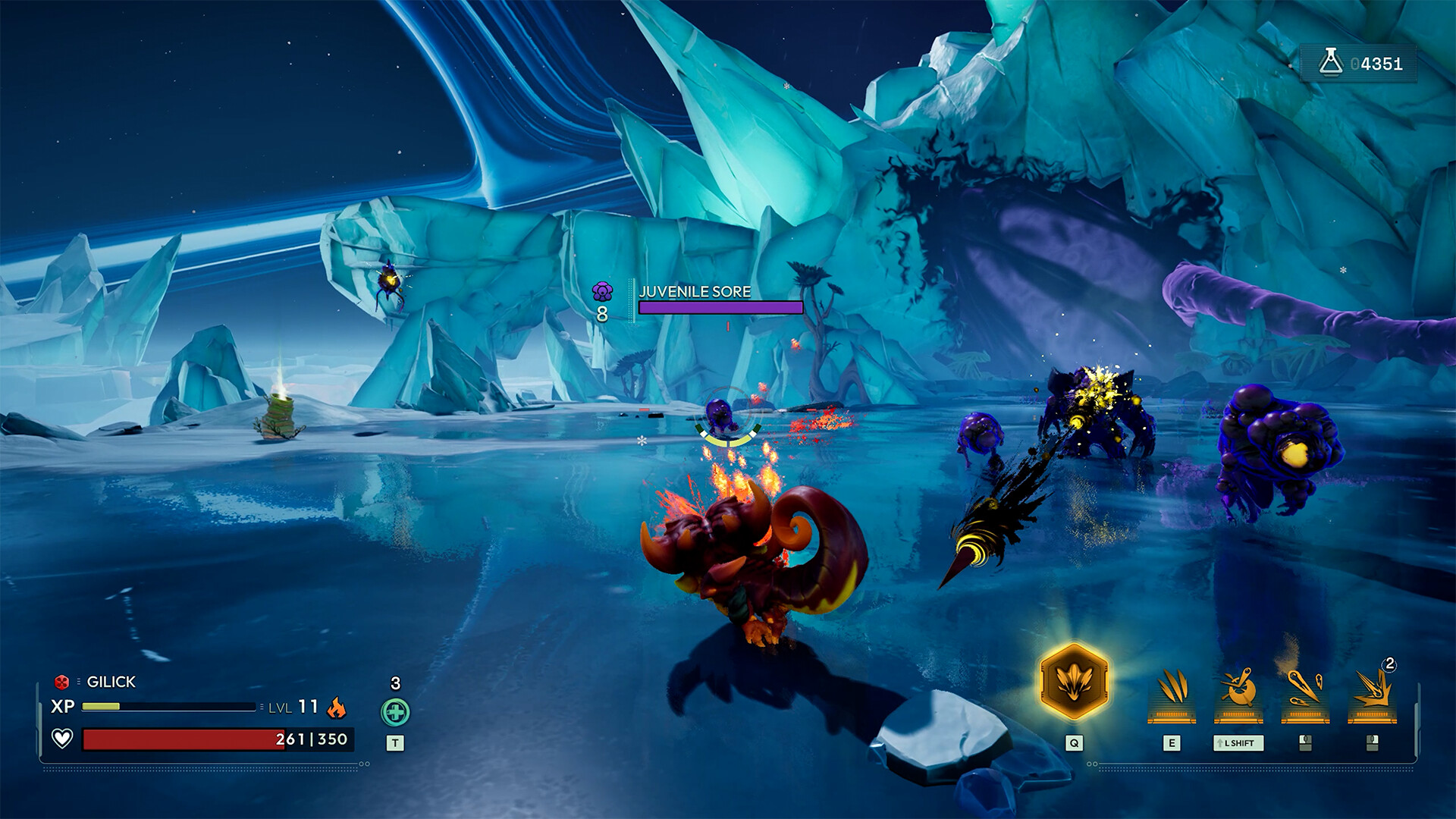Toggle the heart icon beside the health bar
This screenshot has width=1456, height=819.
[x=61, y=739]
